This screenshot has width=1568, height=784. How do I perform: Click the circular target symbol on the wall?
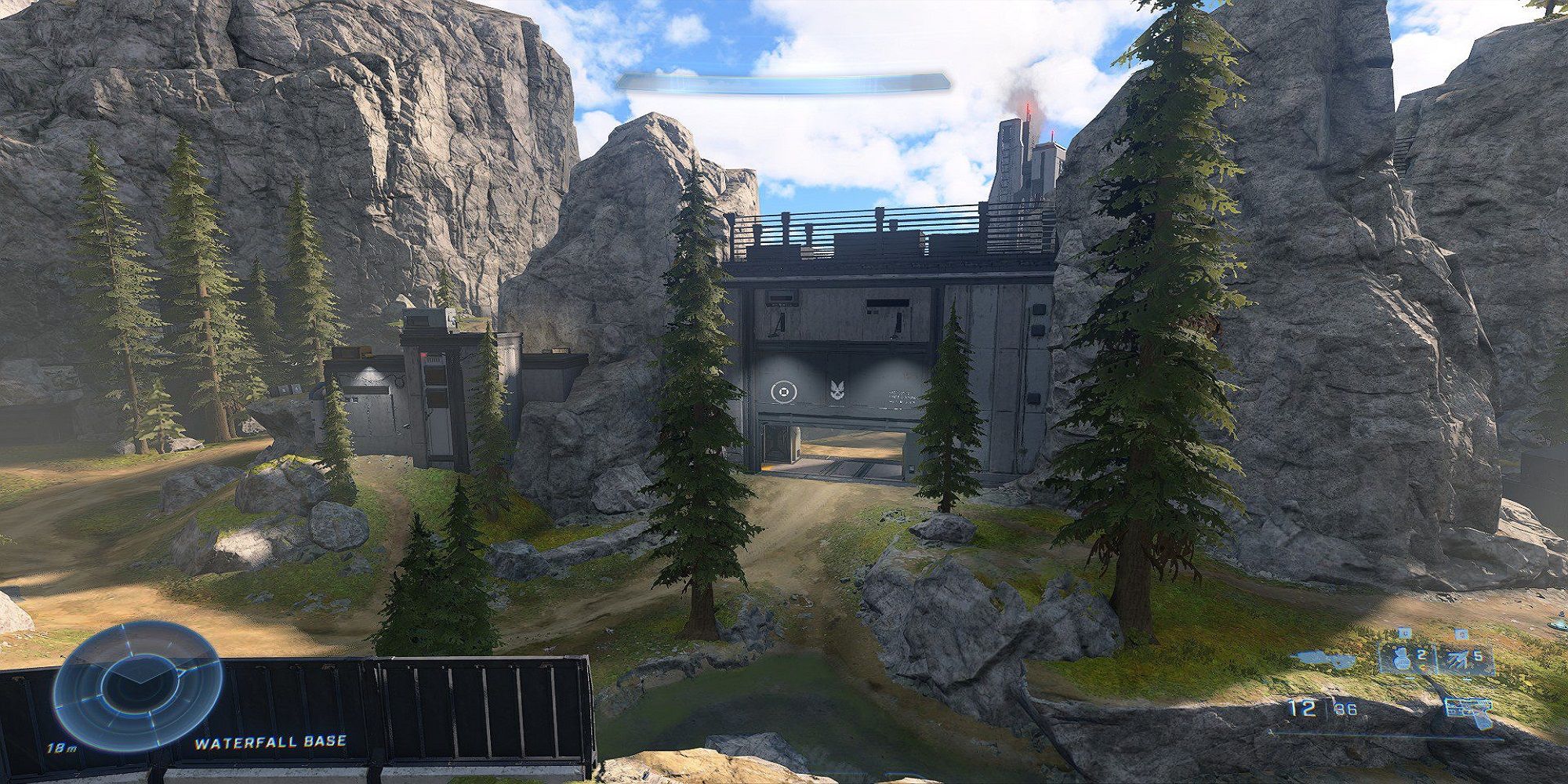click(x=782, y=390)
